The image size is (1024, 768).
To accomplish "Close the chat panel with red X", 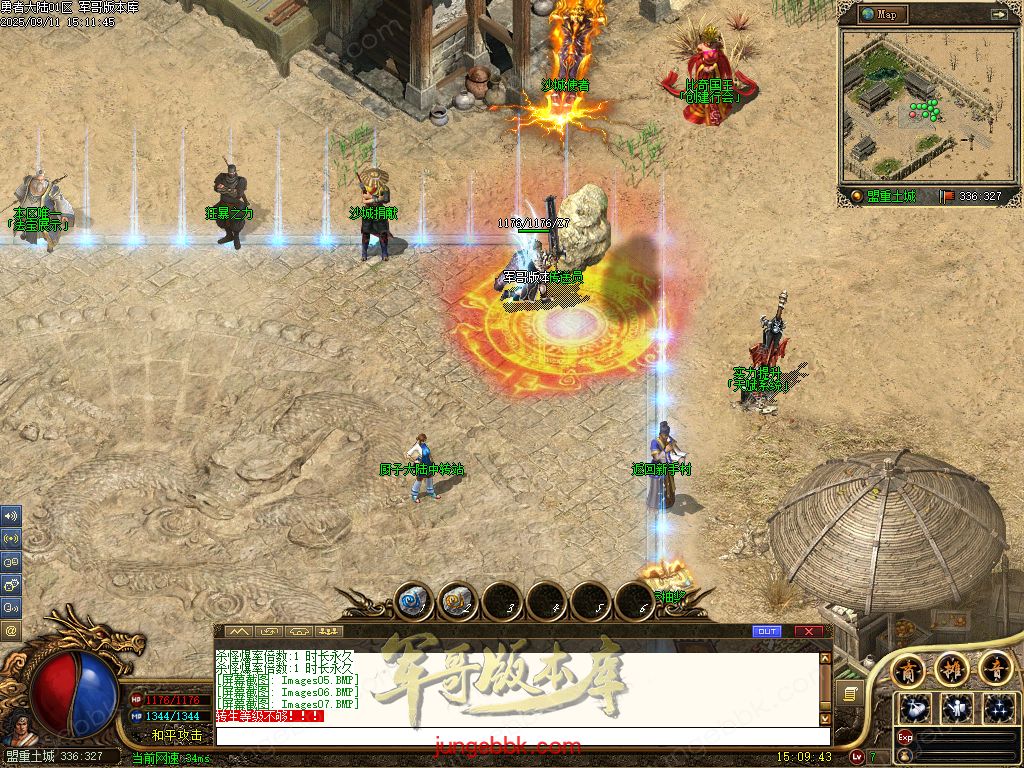I will pyautogui.click(x=809, y=632).
